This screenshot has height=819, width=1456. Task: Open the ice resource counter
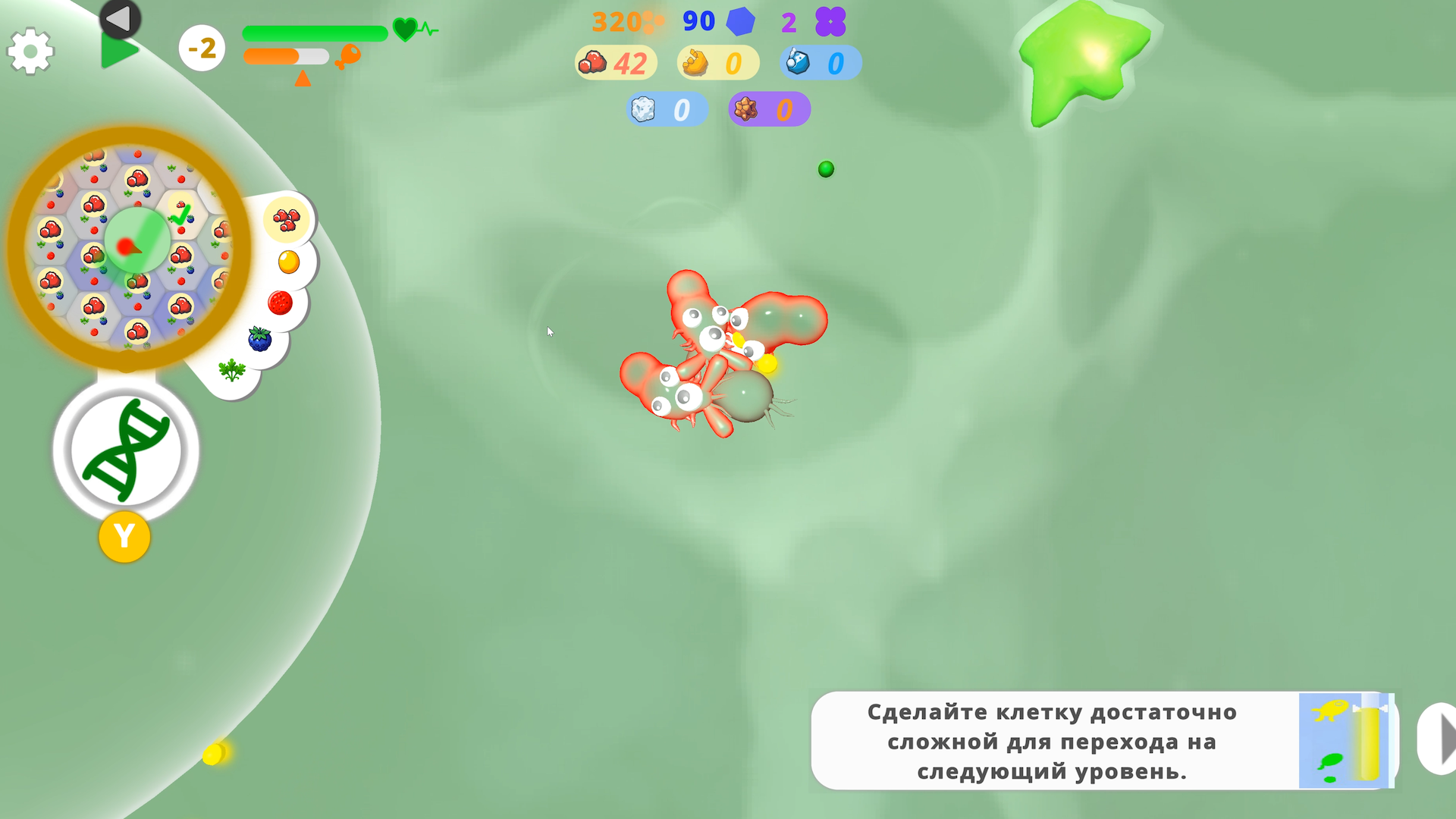tap(667, 109)
